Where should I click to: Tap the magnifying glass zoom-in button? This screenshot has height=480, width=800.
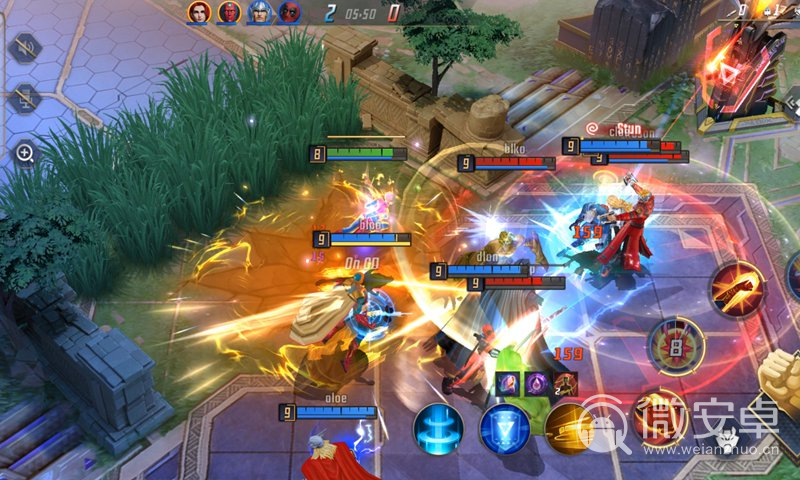point(25,153)
